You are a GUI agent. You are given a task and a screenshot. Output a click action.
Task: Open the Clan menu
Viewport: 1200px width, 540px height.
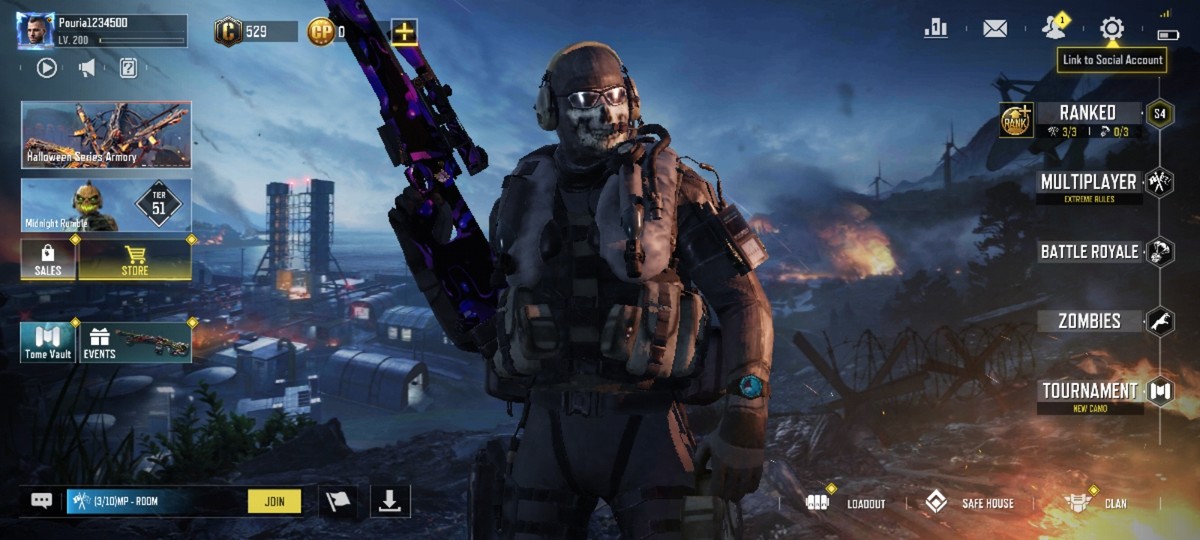click(1096, 503)
